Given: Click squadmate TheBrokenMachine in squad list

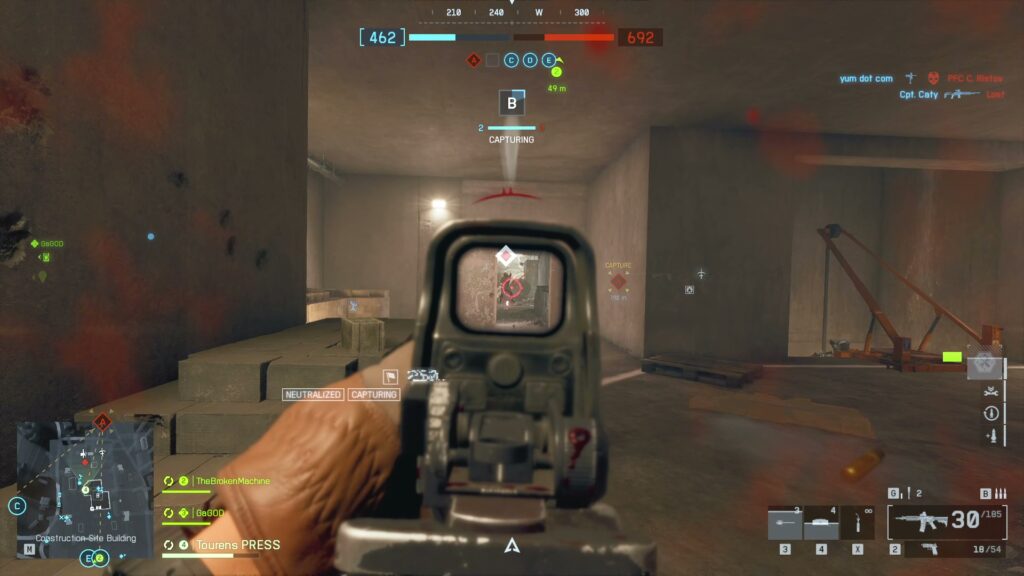Looking at the screenshot, I should pos(231,481).
